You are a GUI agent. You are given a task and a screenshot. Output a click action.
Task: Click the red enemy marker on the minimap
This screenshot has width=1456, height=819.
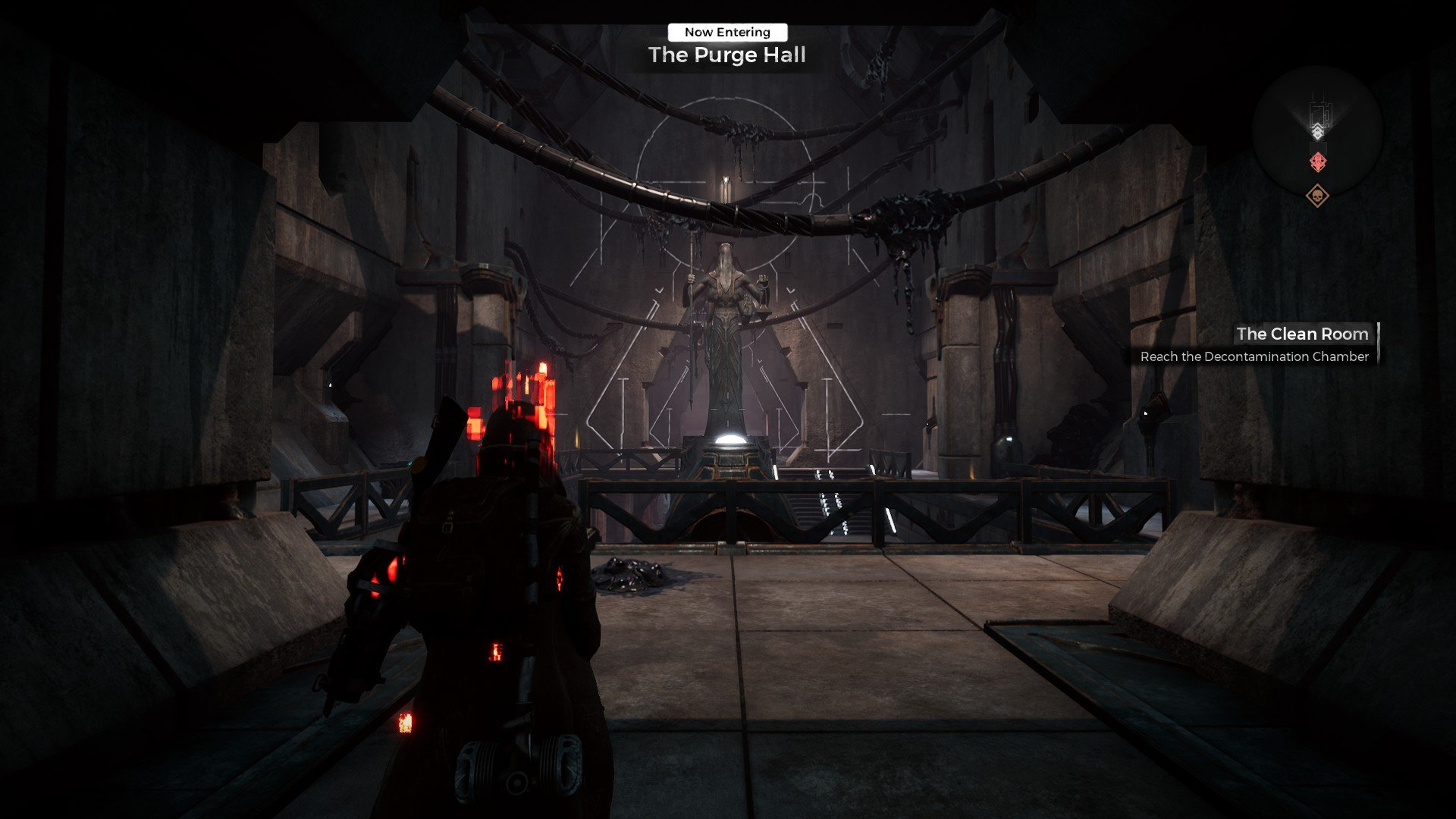point(1318,162)
